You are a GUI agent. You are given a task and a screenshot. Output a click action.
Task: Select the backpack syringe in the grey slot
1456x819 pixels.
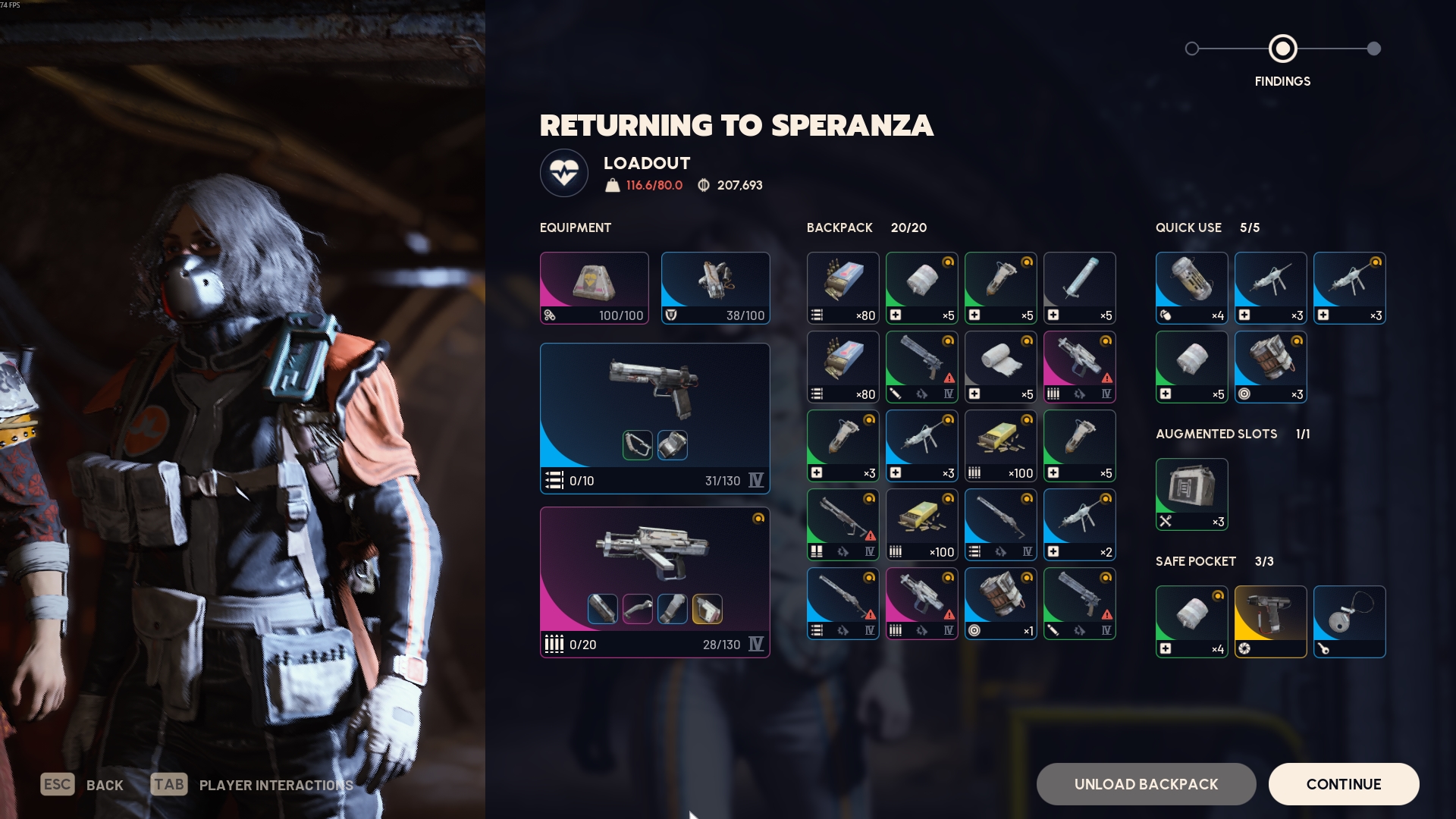(x=1079, y=288)
